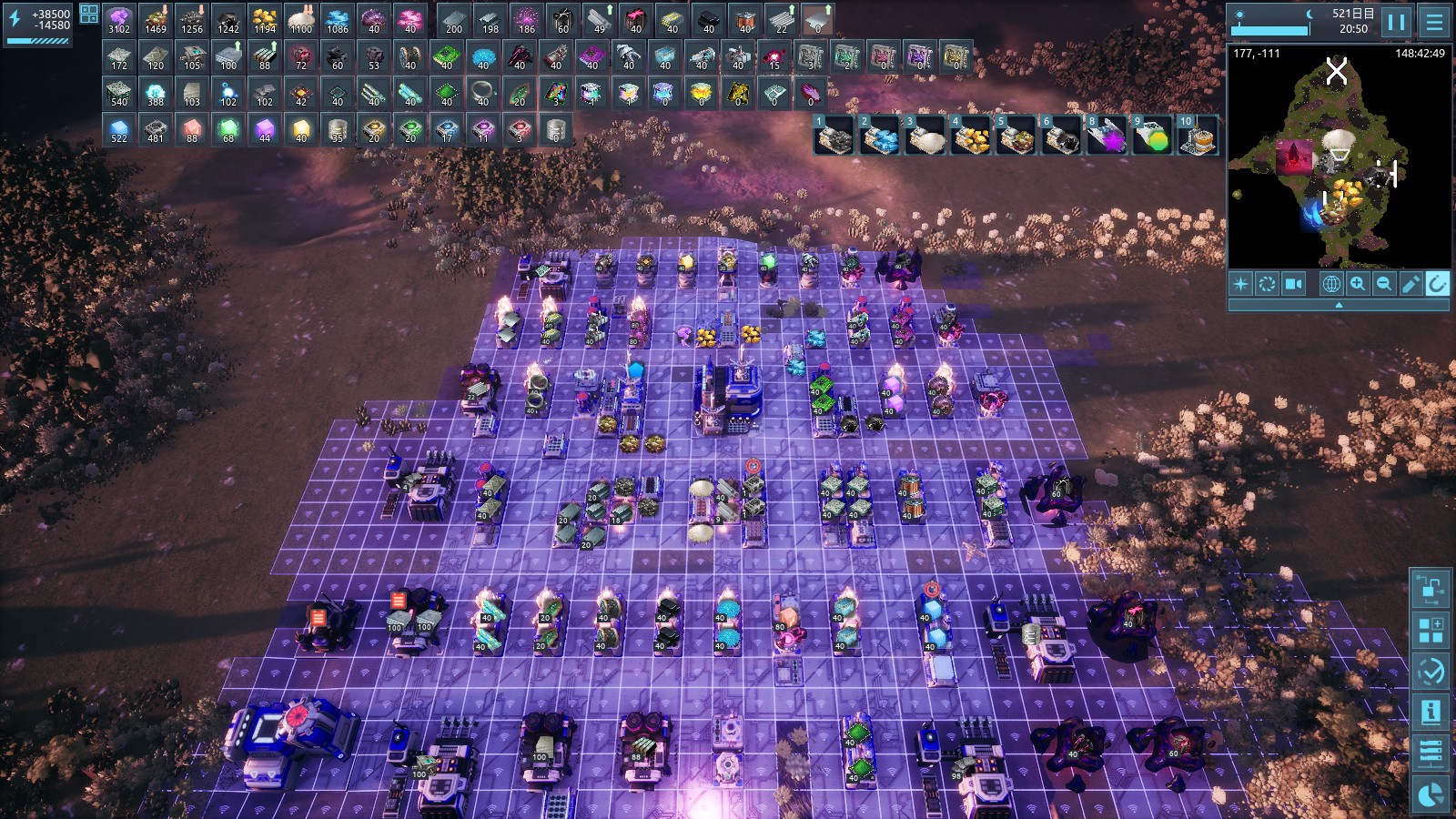Image resolution: width=1456 pixels, height=819 pixels.
Task: Pick hotbar slot 10 factory building
Action: pos(1198,135)
